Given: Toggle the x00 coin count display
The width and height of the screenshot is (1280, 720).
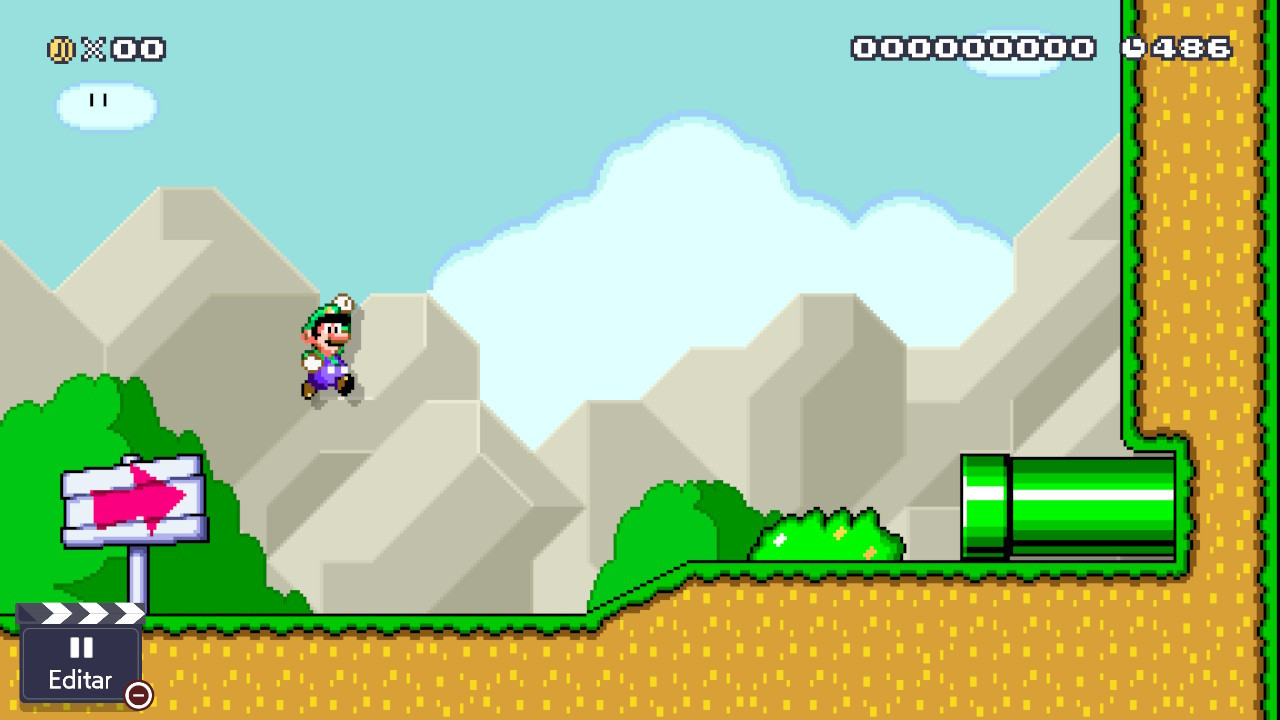Looking at the screenshot, I should 125,47.
